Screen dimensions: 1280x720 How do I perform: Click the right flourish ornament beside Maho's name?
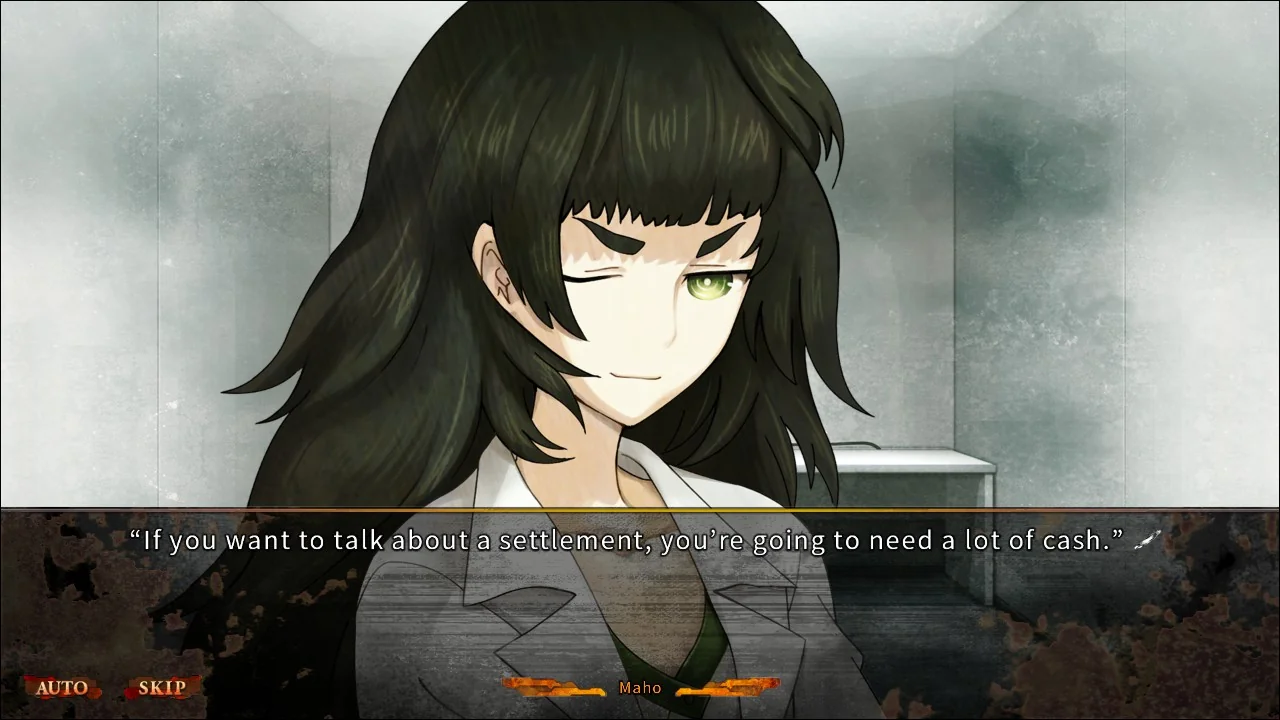(x=730, y=687)
